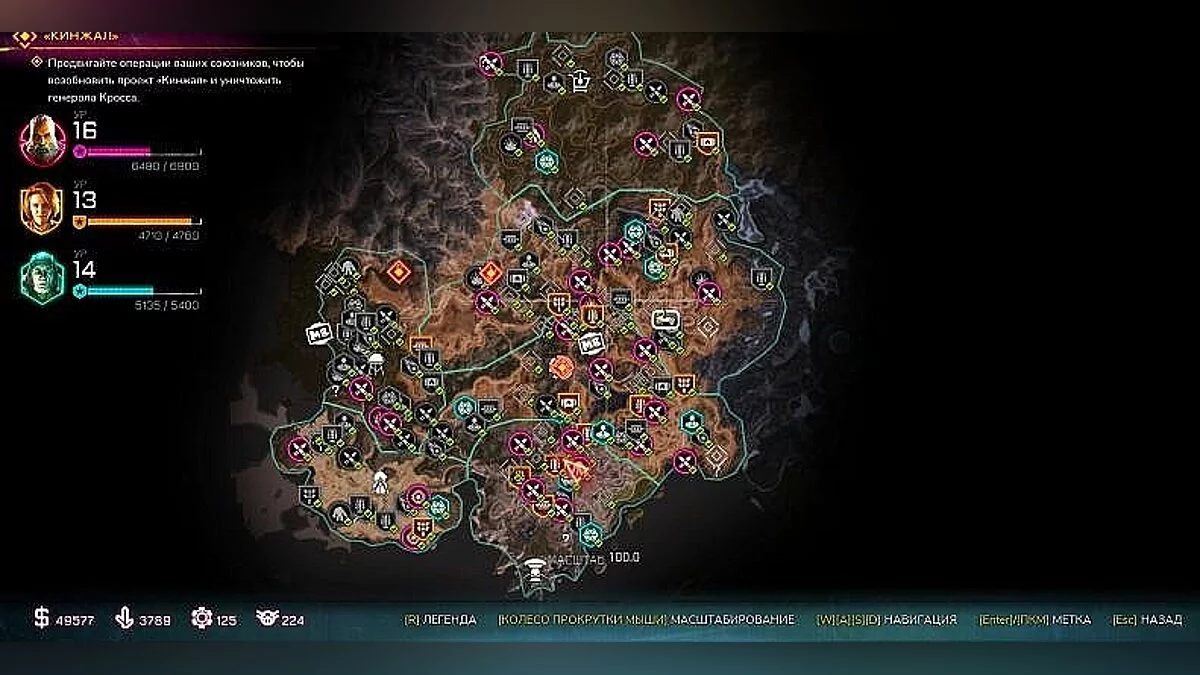Choose the level 13 orange-framed ally portrait

[x=42, y=209]
